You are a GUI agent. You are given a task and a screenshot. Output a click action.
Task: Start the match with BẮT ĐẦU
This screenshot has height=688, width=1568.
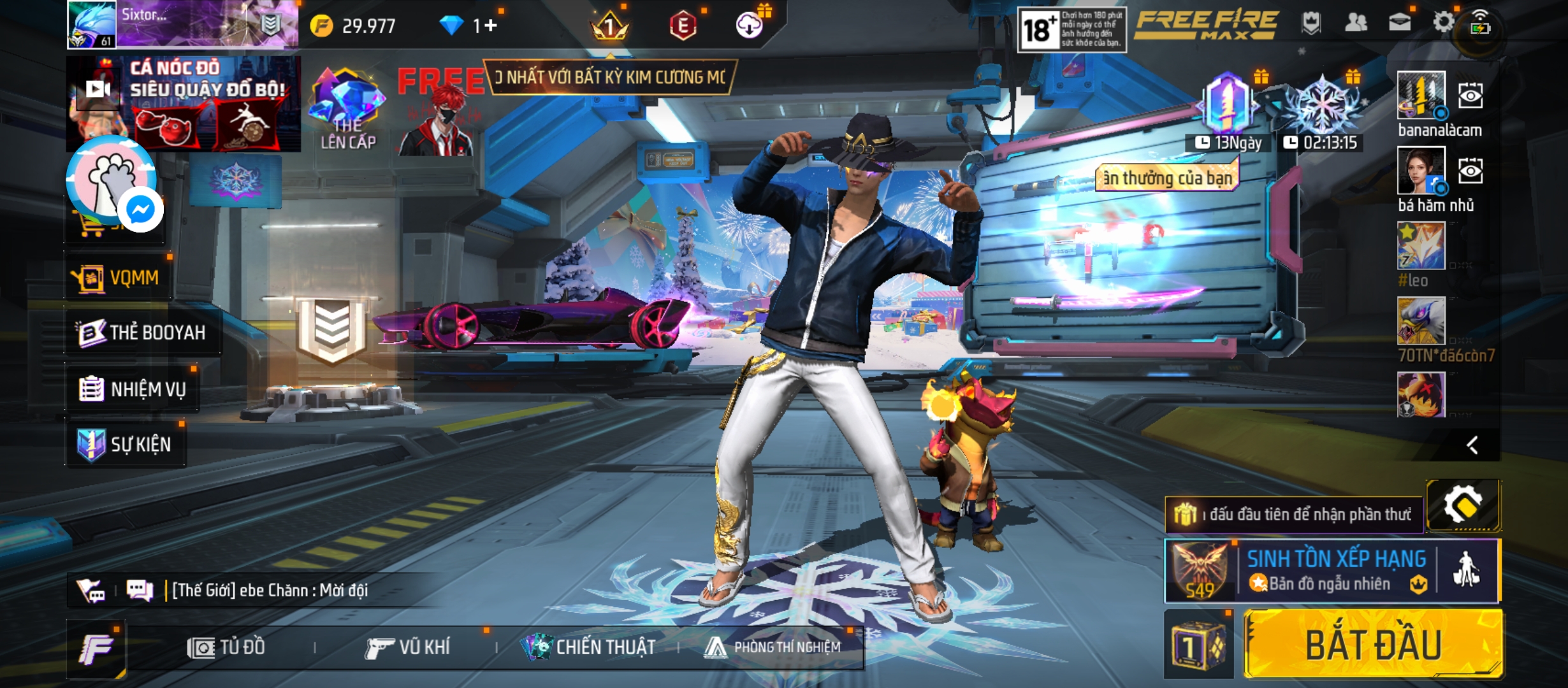(1374, 644)
